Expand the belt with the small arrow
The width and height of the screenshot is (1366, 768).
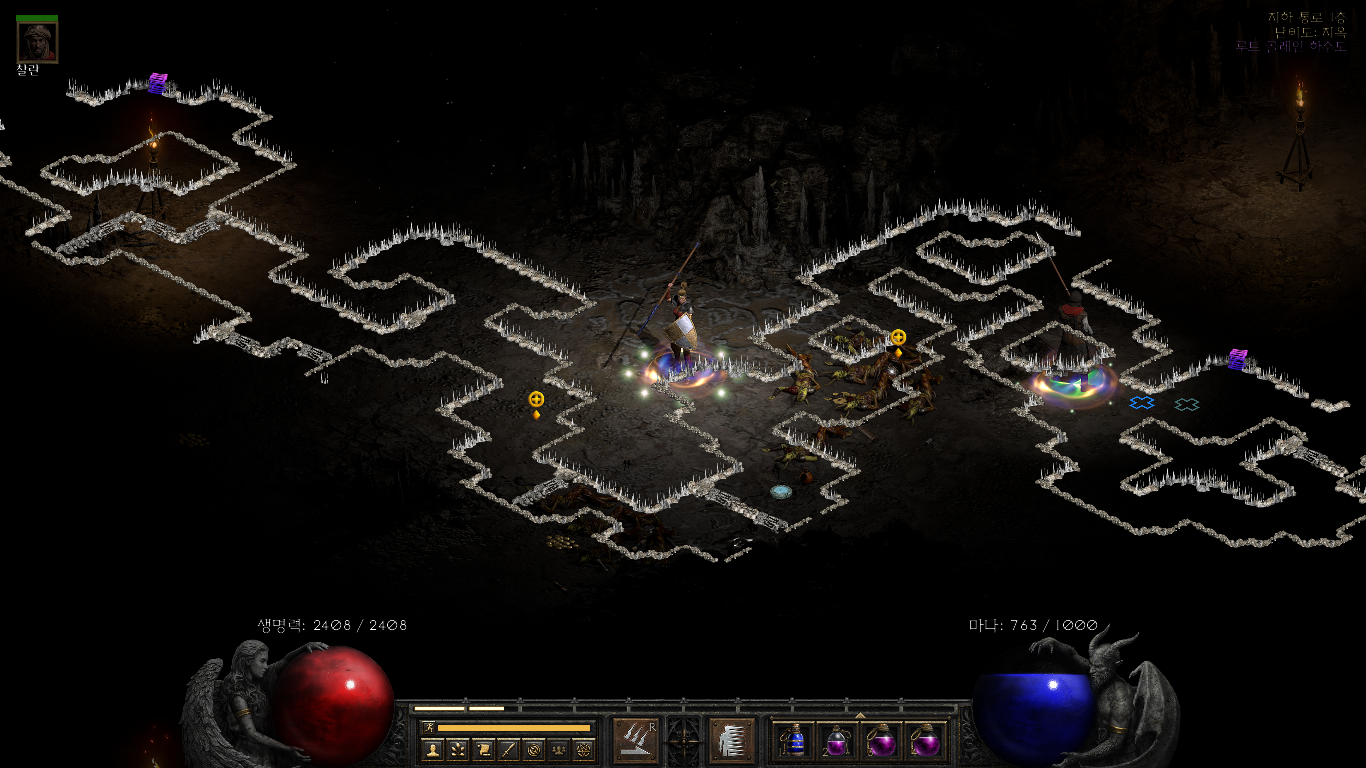[860, 715]
